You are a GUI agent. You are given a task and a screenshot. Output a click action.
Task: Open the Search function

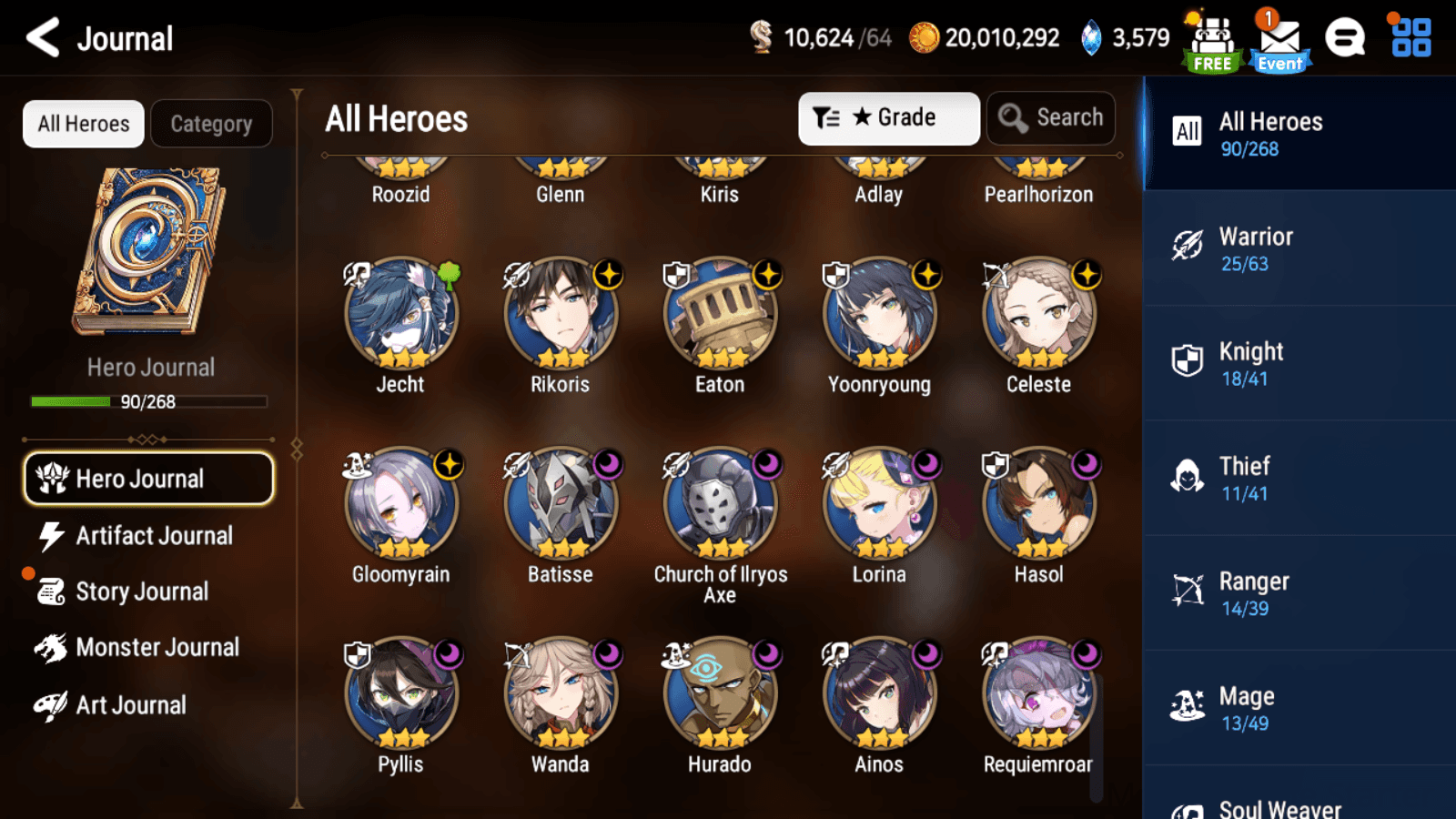click(1051, 117)
